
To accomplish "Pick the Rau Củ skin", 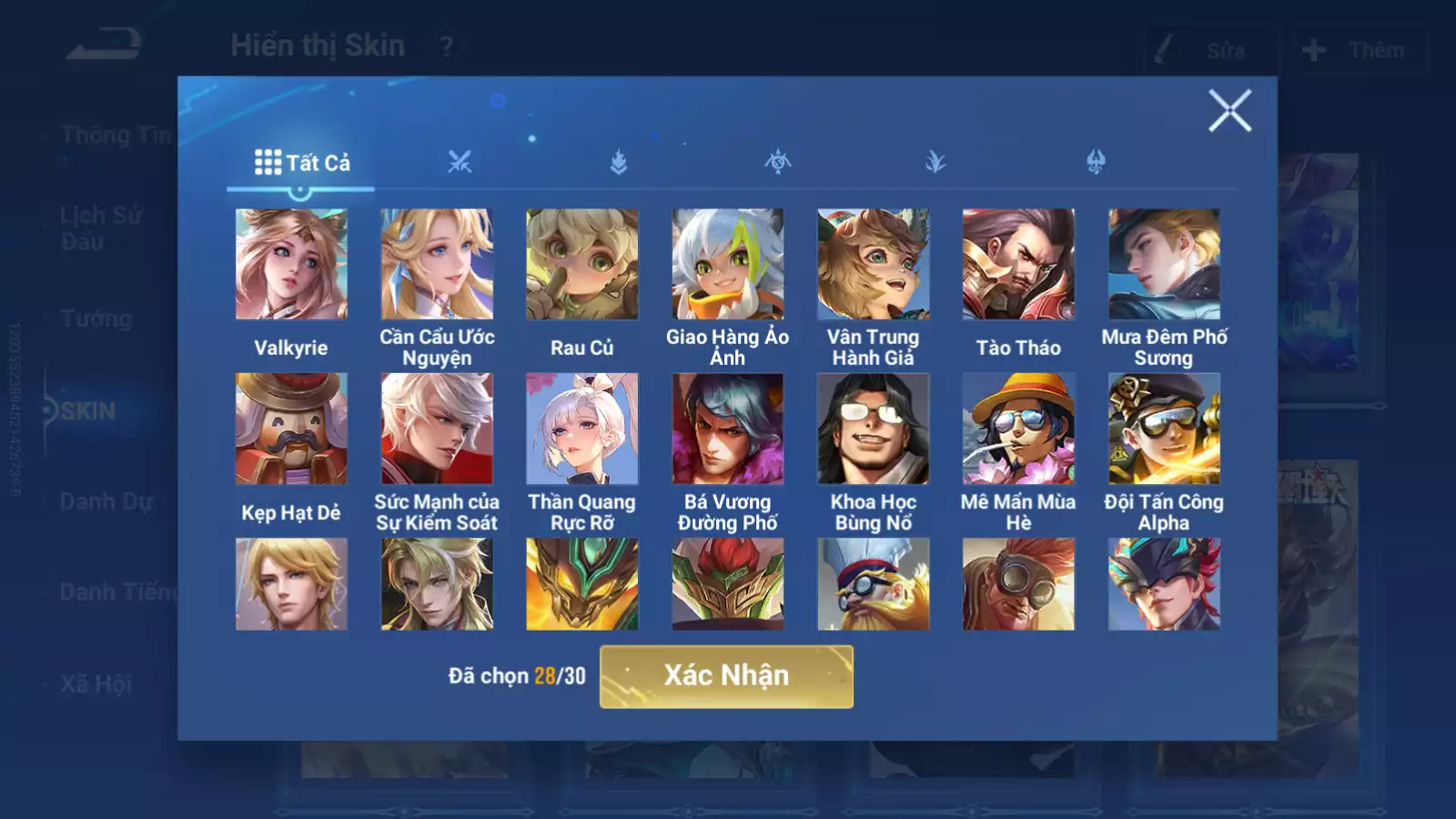I will point(582,264).
